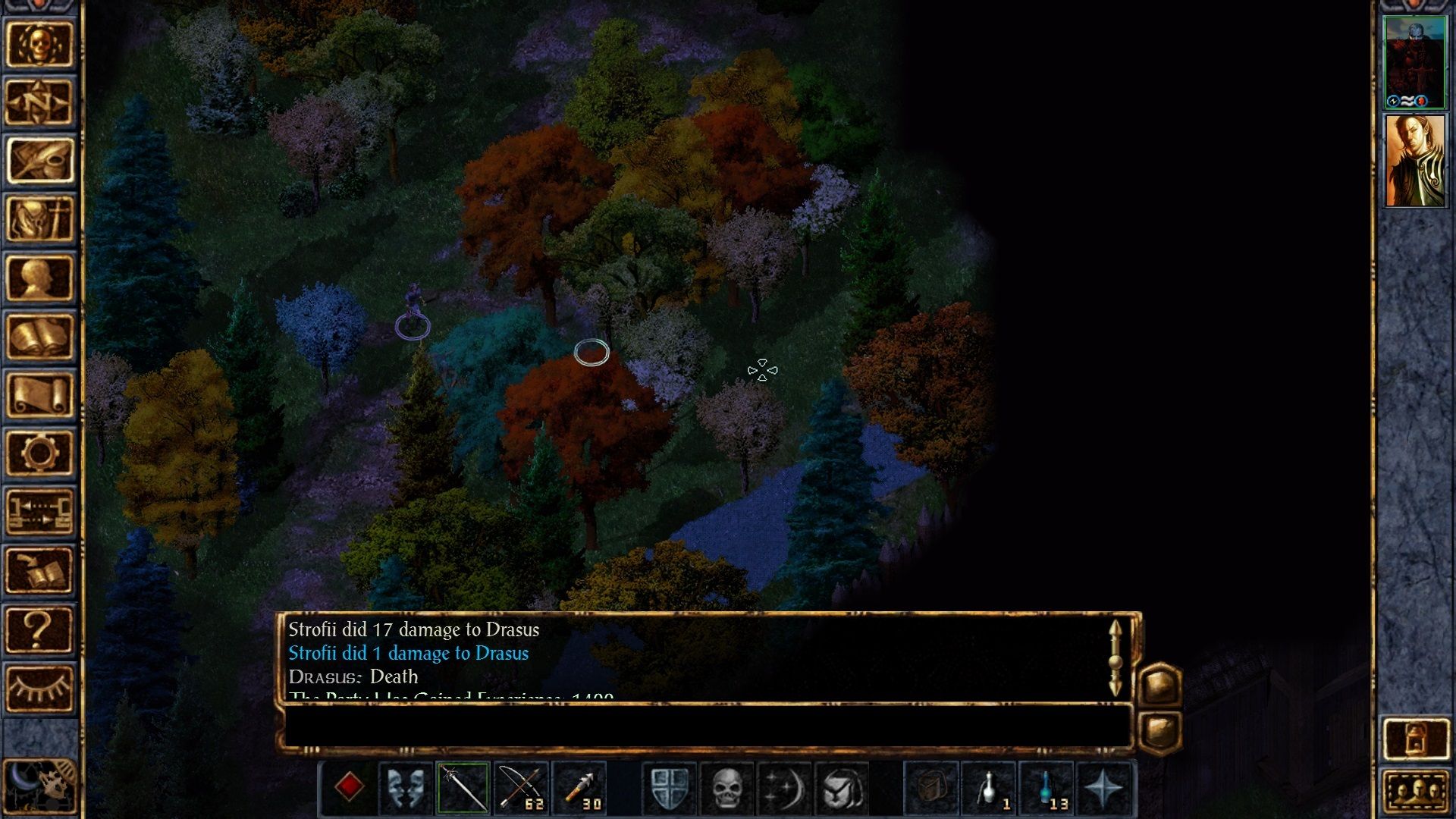Activate the shield guard action

coord(670,789)
